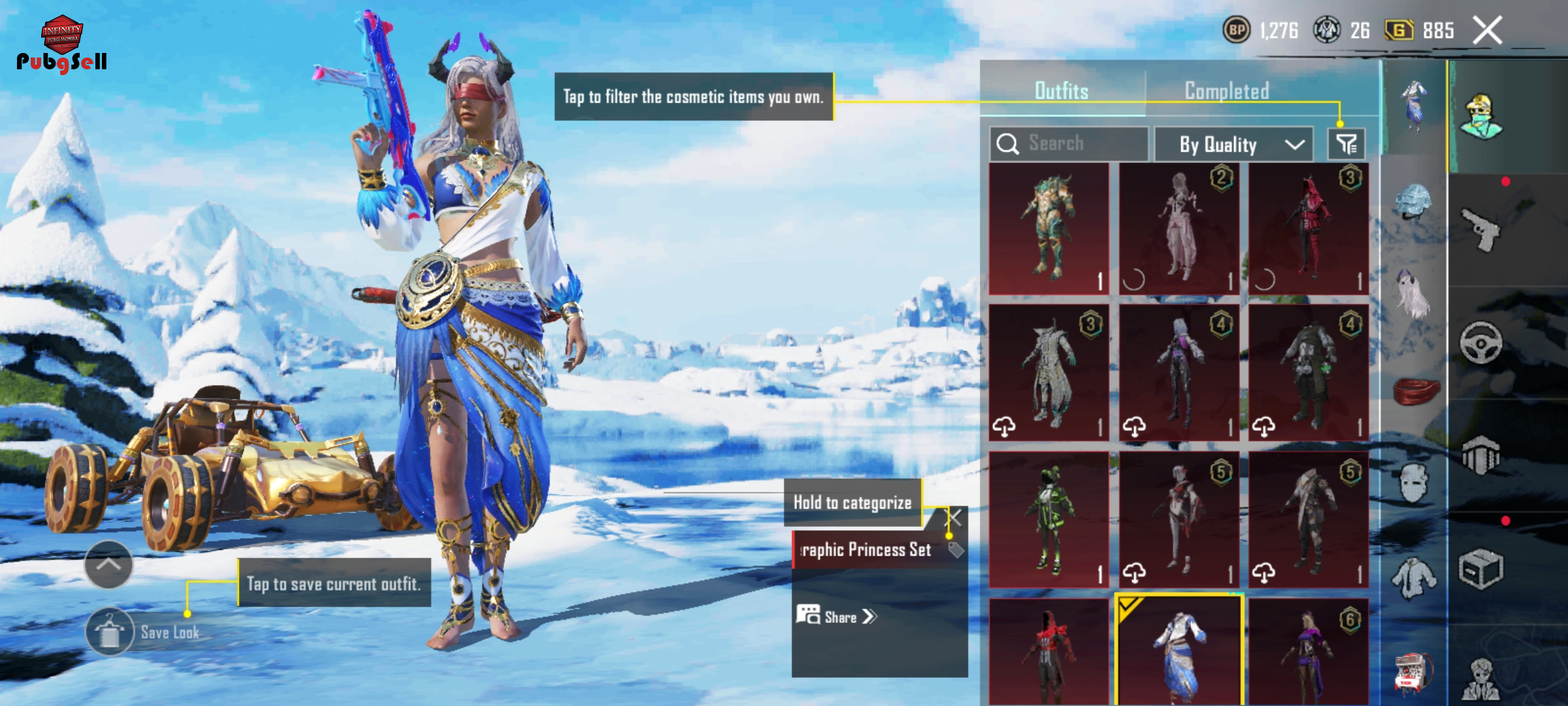Open the crate box category

(1481, 569)
